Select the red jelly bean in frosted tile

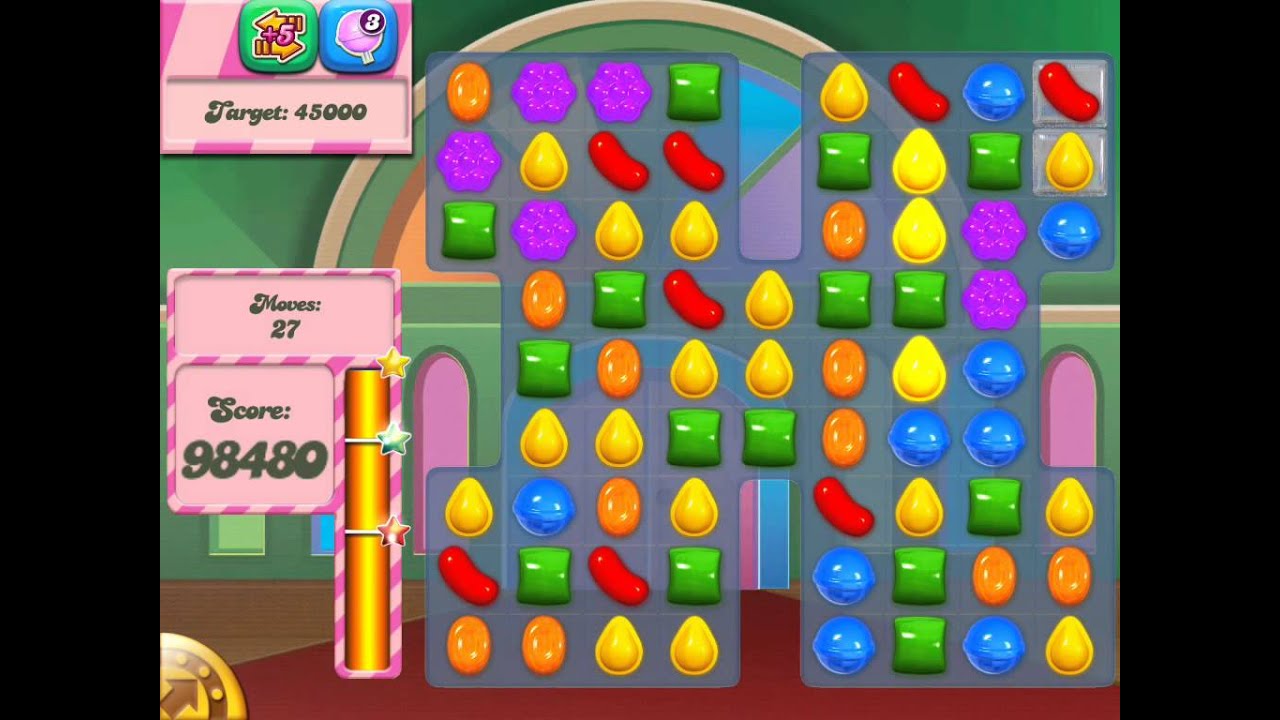click(1069, 92)
